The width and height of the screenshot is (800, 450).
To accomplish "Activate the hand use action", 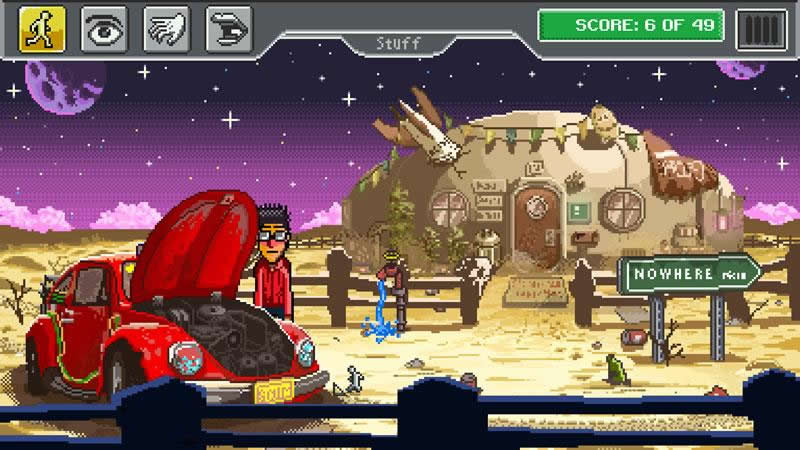I will tap(166, 29).
